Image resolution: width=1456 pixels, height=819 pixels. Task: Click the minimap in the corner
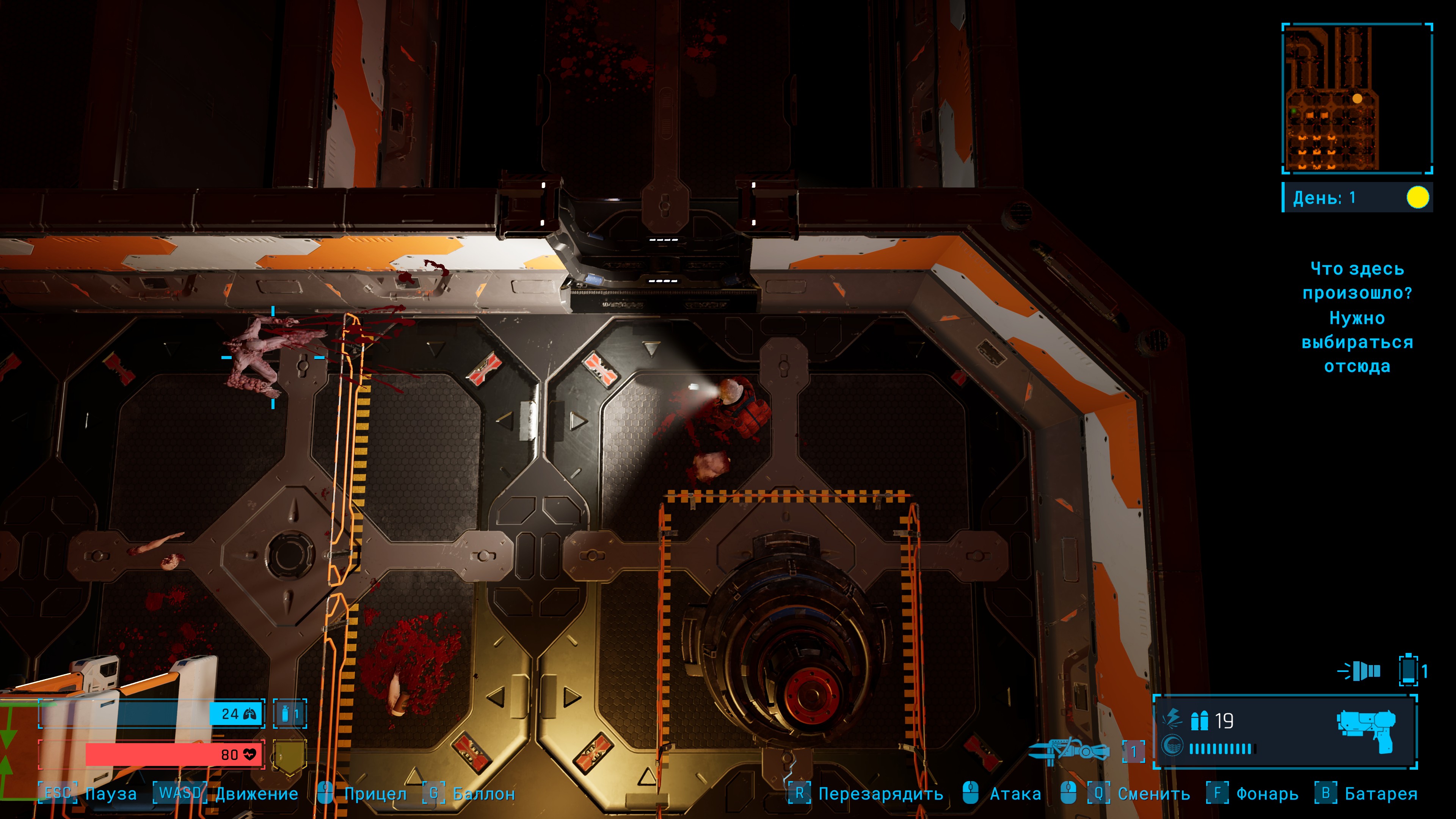coord(1357,98)
